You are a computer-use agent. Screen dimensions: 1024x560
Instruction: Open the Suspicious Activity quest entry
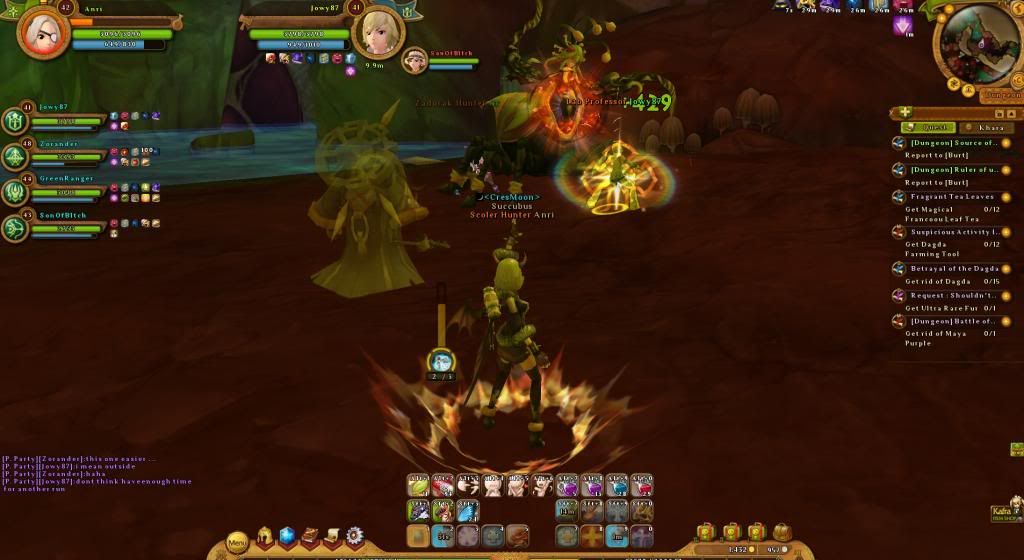click(x=953, y=232)
